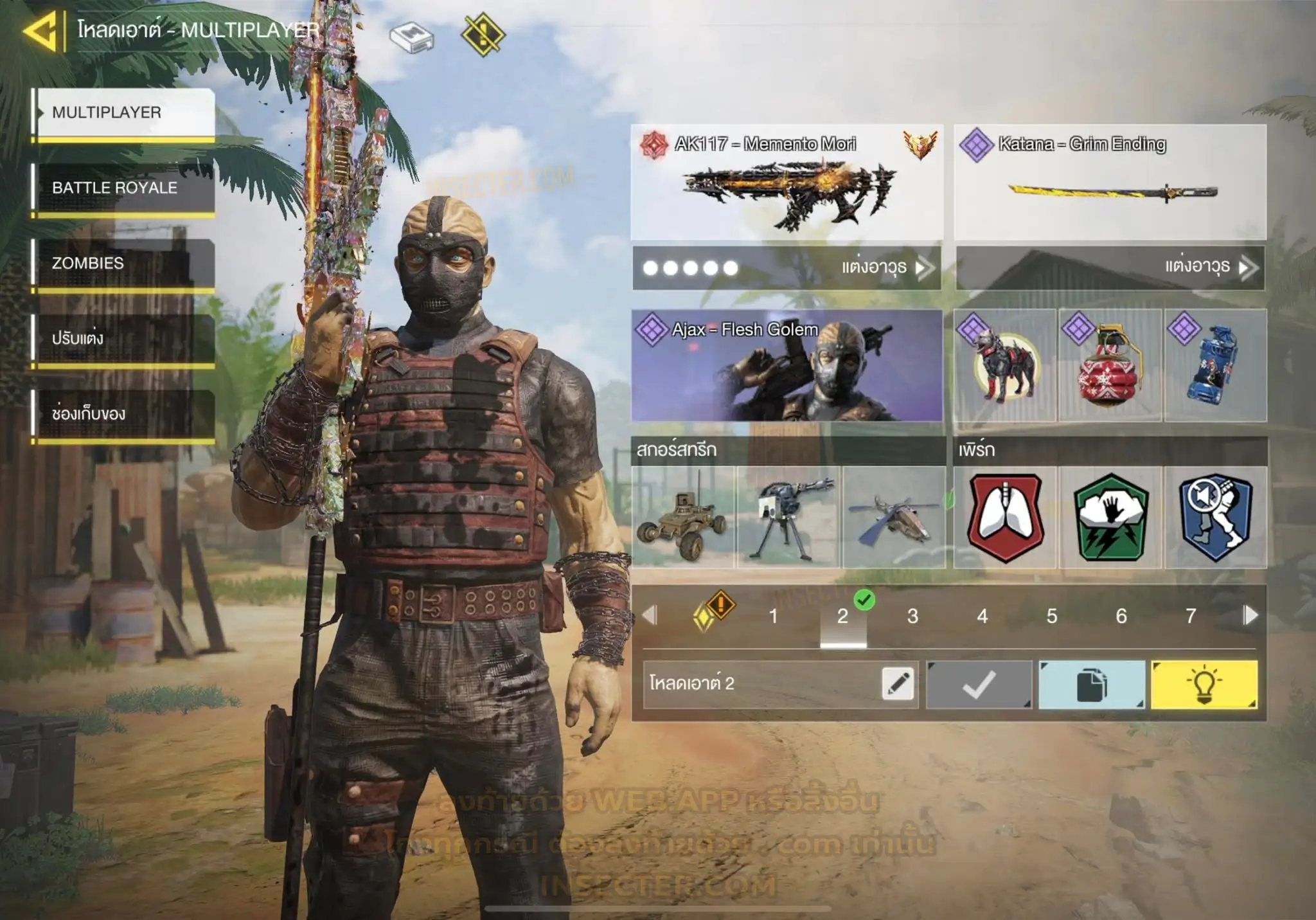Select the blue silent footsteps perk

tap(1215, 518)
